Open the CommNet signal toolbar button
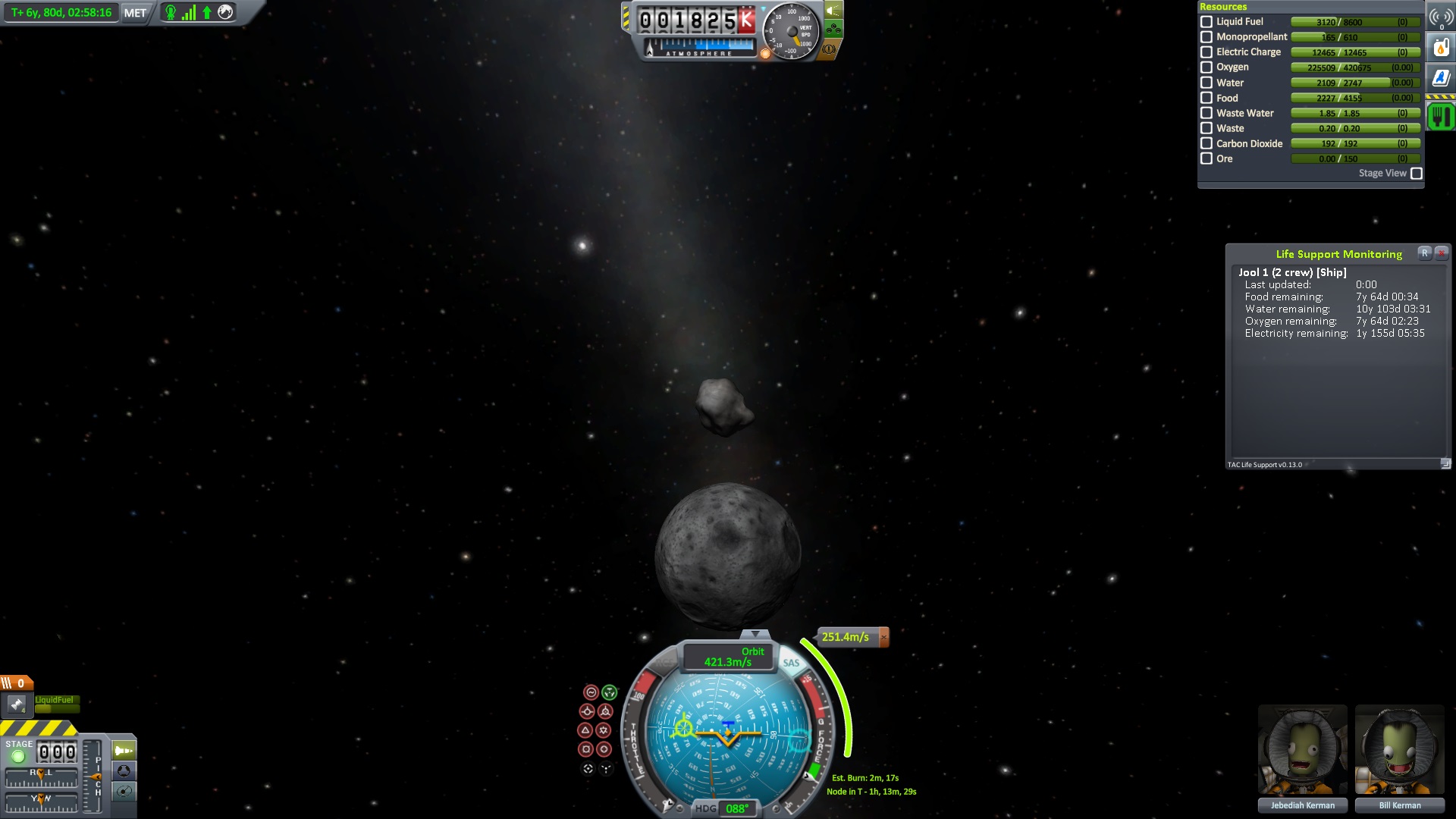The width and height of the screenshot is (1456, 819). (1441, 17)
